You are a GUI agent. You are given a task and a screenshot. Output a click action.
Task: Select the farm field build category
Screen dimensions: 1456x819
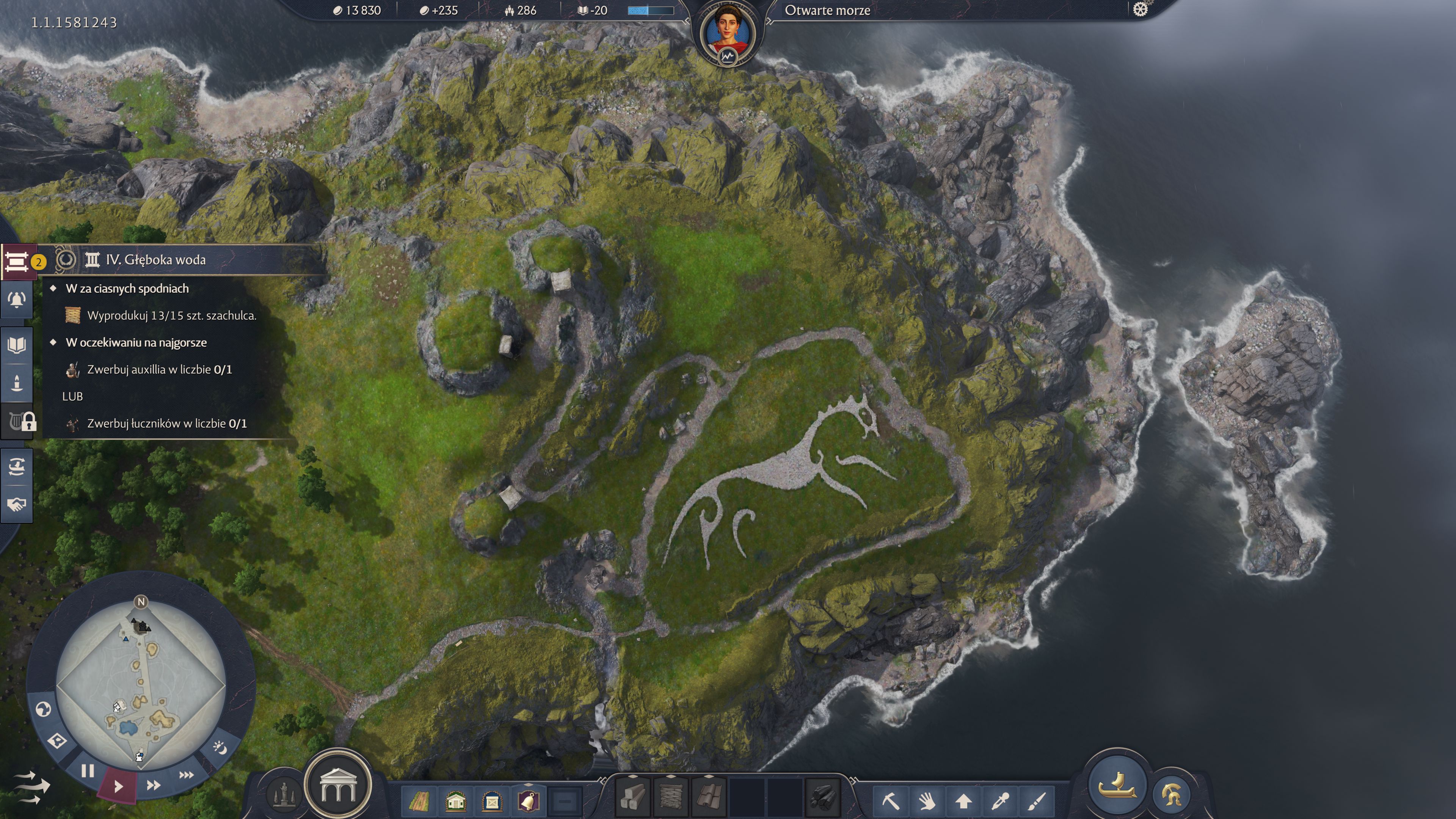coord(419,800)
